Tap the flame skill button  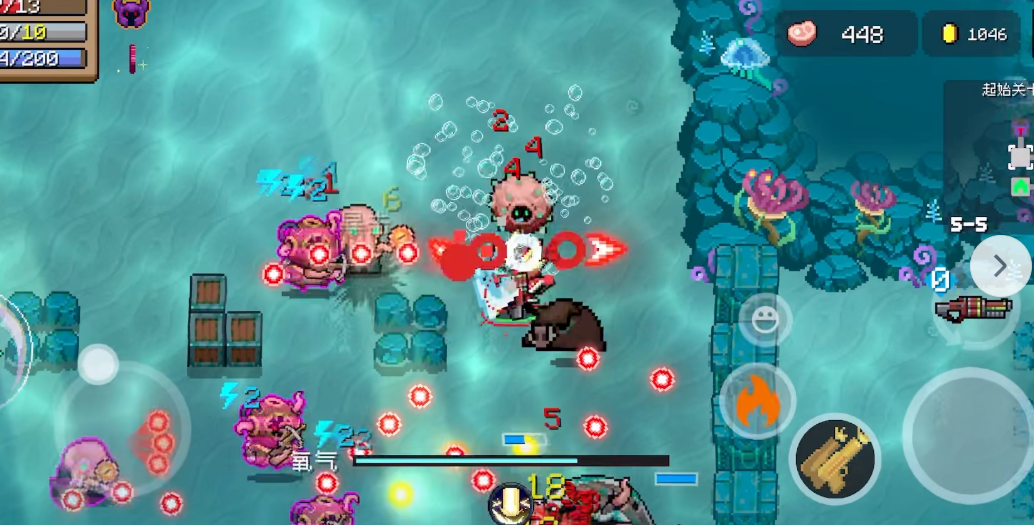click(x=757, y=401)
